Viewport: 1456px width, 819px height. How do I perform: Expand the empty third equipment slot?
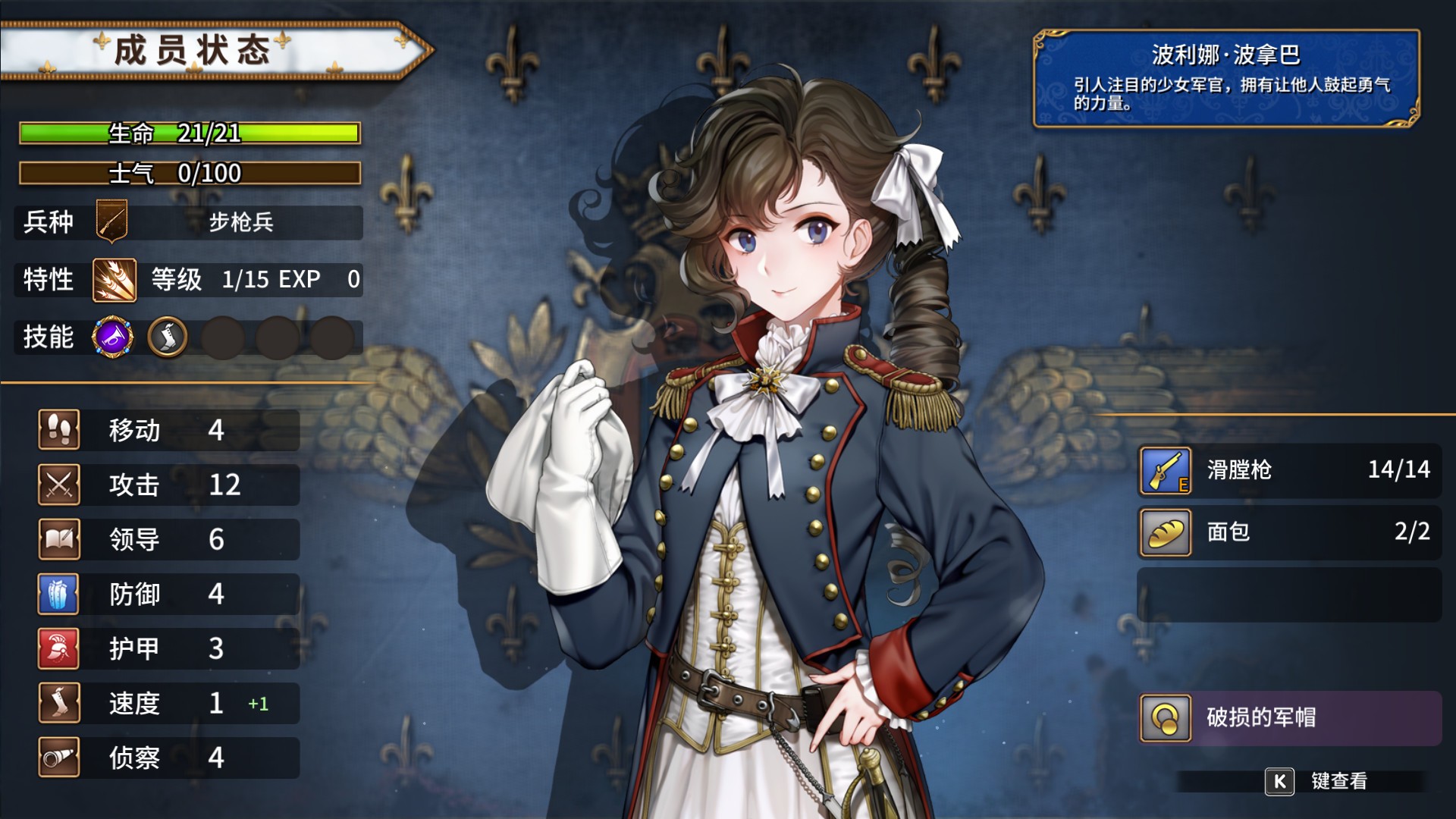(1289, 595)
